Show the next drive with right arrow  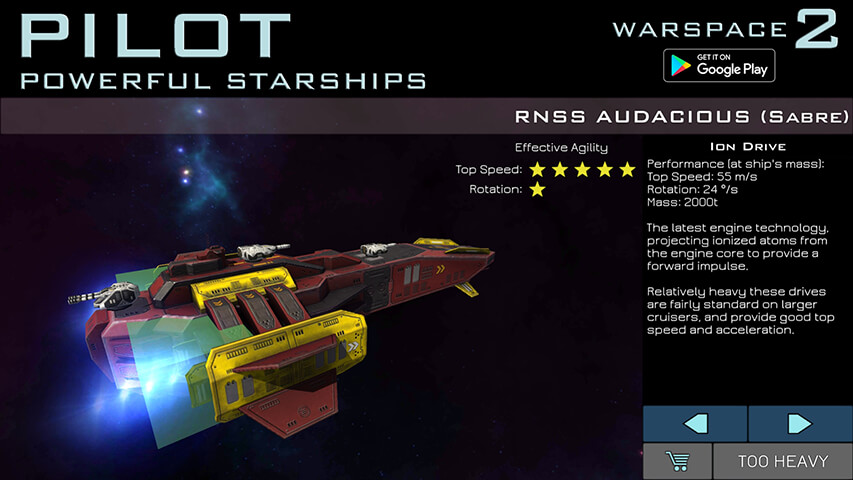click(x=800, y=423)
